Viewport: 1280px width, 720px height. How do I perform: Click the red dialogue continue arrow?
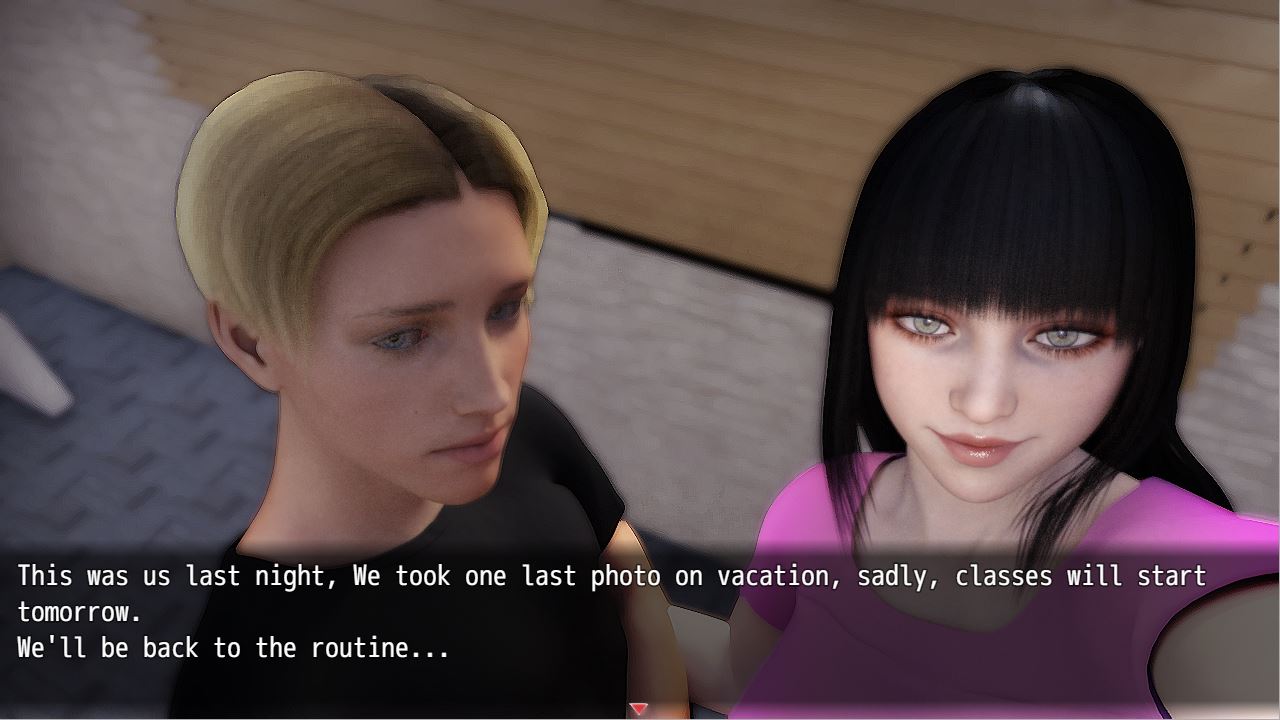(x=639, y=709)
